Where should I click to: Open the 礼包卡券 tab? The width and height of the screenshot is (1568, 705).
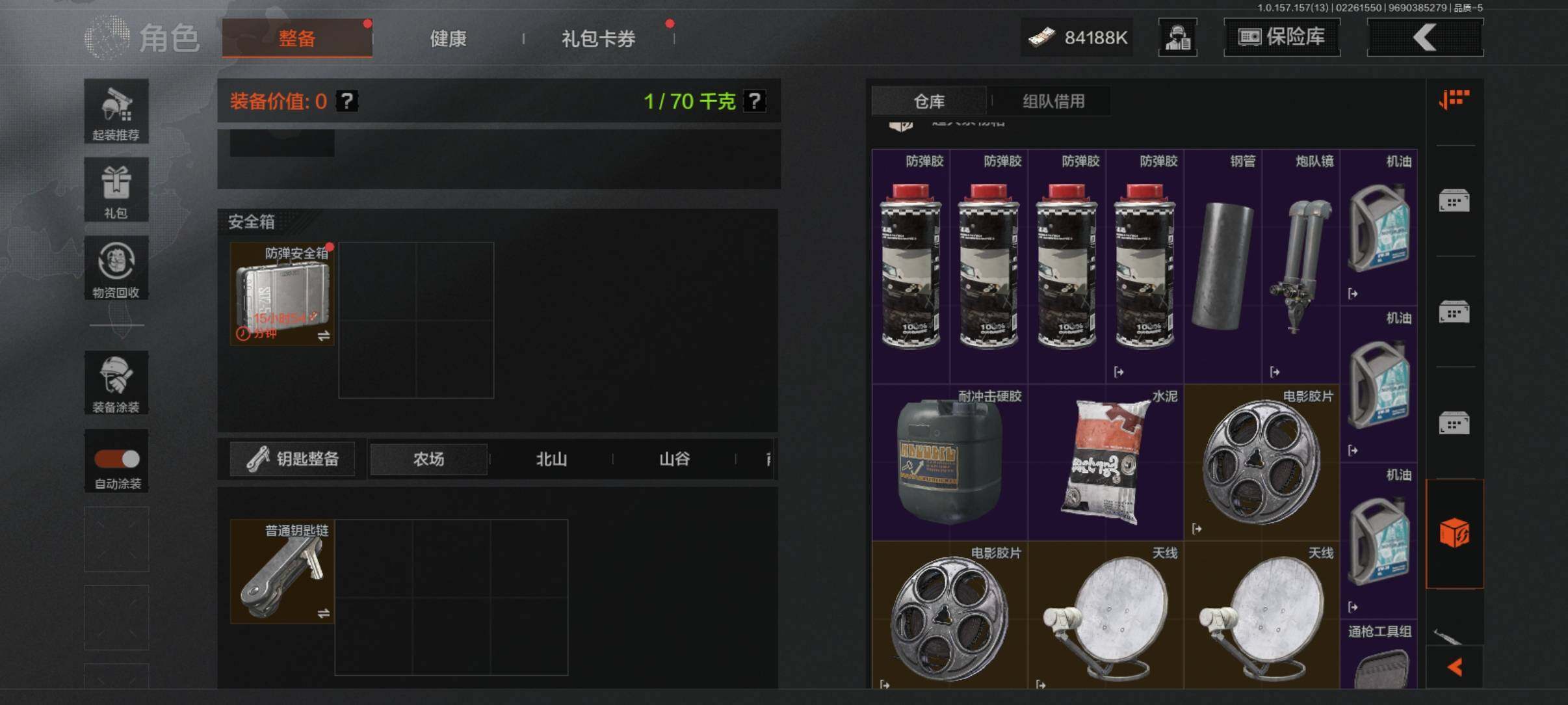pyautogui.click(x=598, y=39)
